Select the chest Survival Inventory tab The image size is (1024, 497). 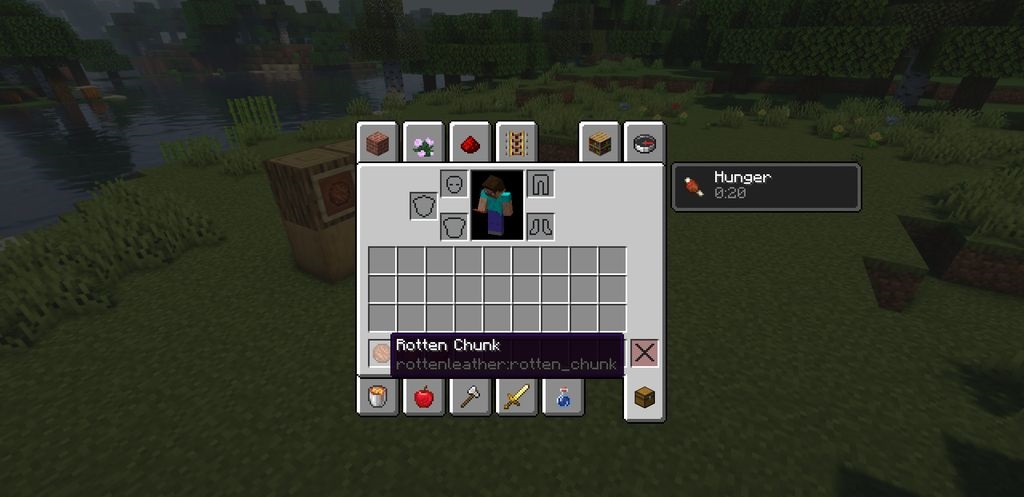645,399
